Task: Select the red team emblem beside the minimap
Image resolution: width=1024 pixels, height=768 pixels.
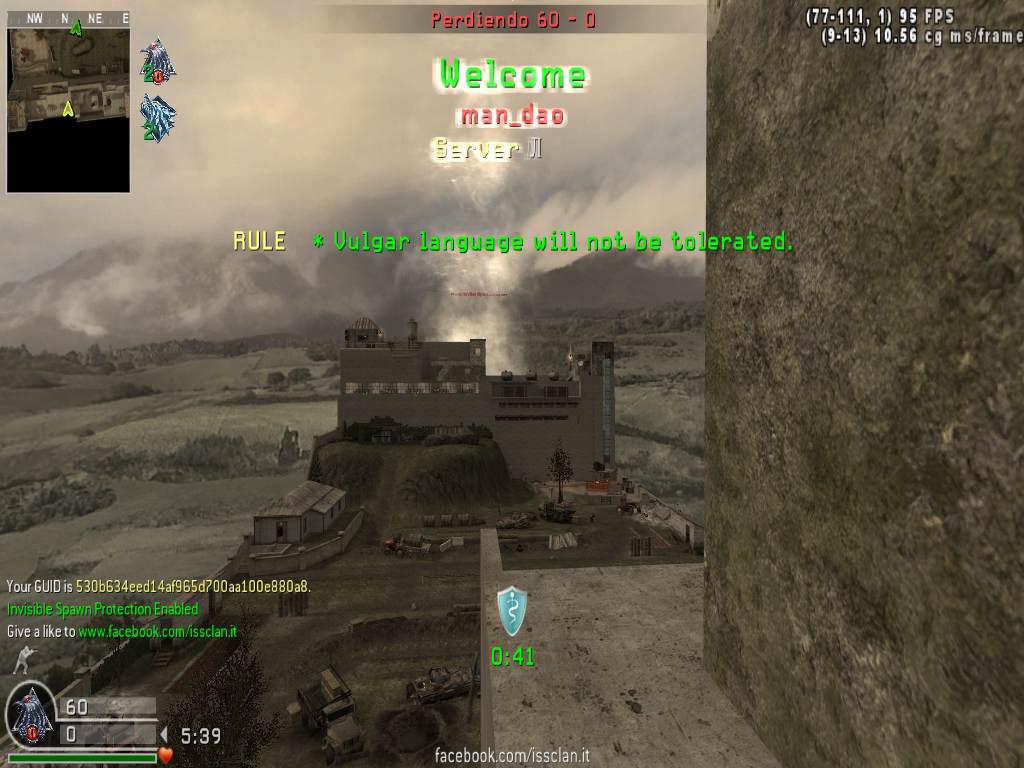Action: tap(157, 61)
